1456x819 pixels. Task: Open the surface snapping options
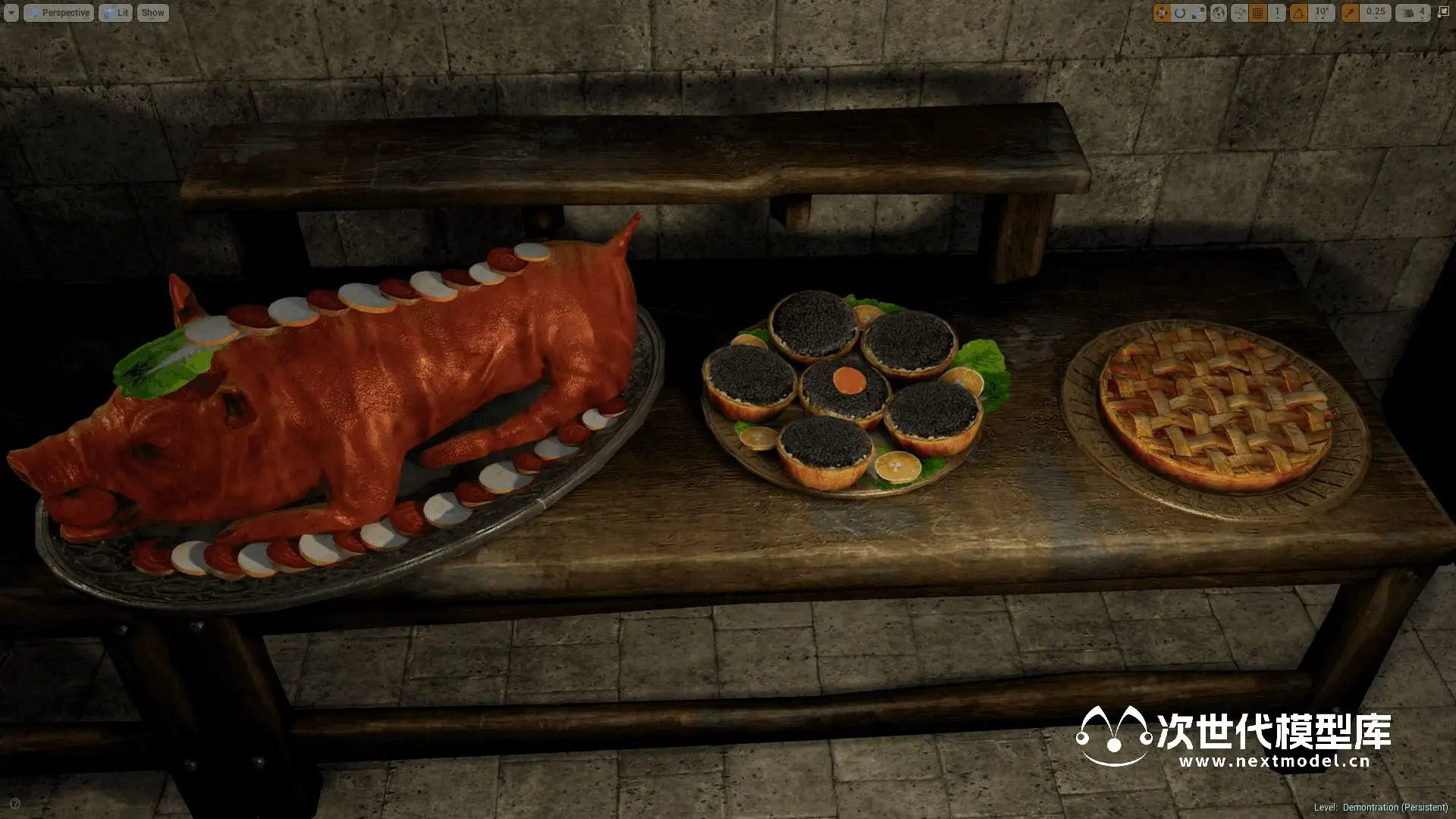[1239, 13]
